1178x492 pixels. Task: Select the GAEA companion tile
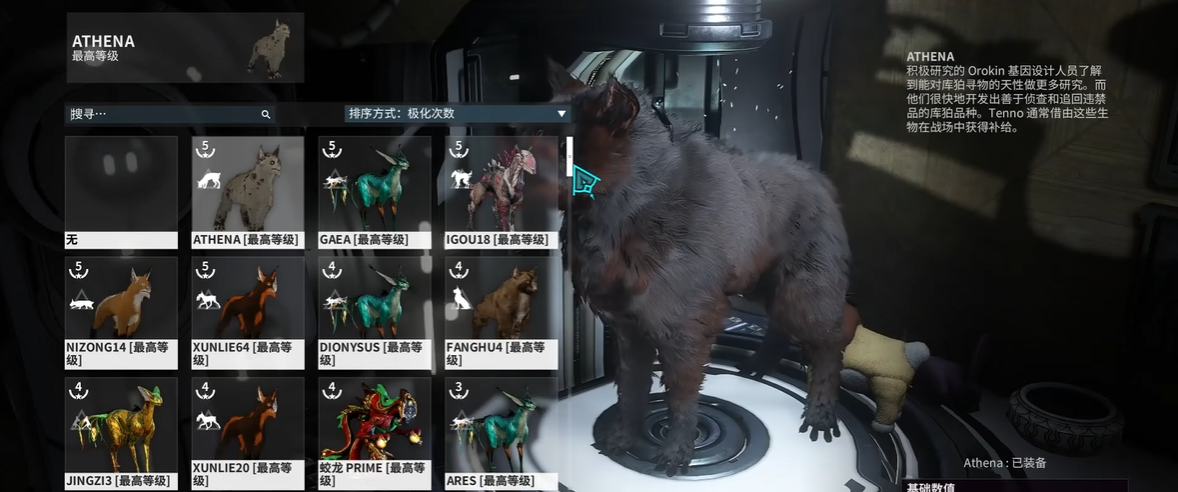coord(375,192)
